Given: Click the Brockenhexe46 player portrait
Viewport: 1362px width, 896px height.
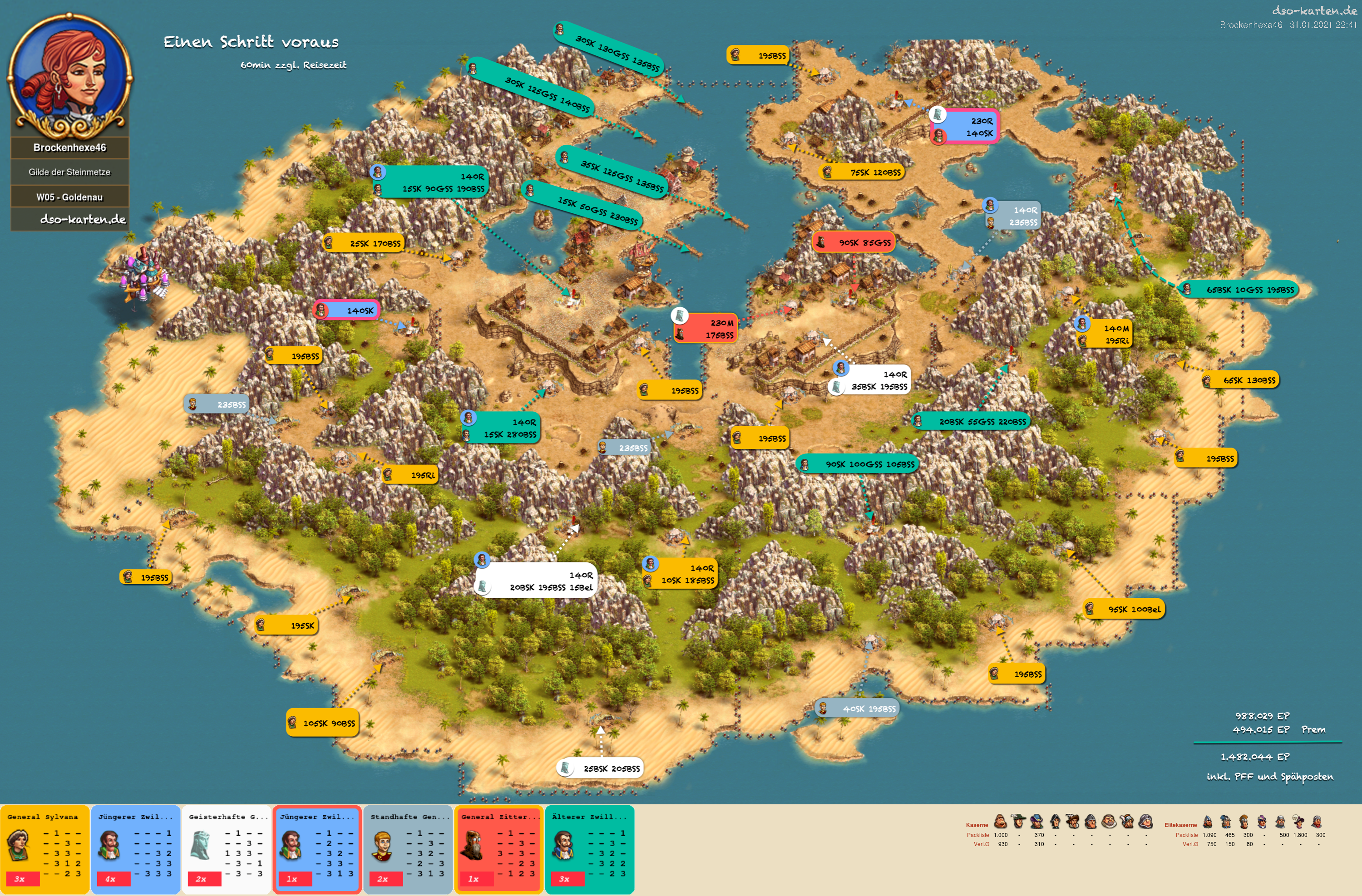Looking at the screenshot, I should pos(70,73).
